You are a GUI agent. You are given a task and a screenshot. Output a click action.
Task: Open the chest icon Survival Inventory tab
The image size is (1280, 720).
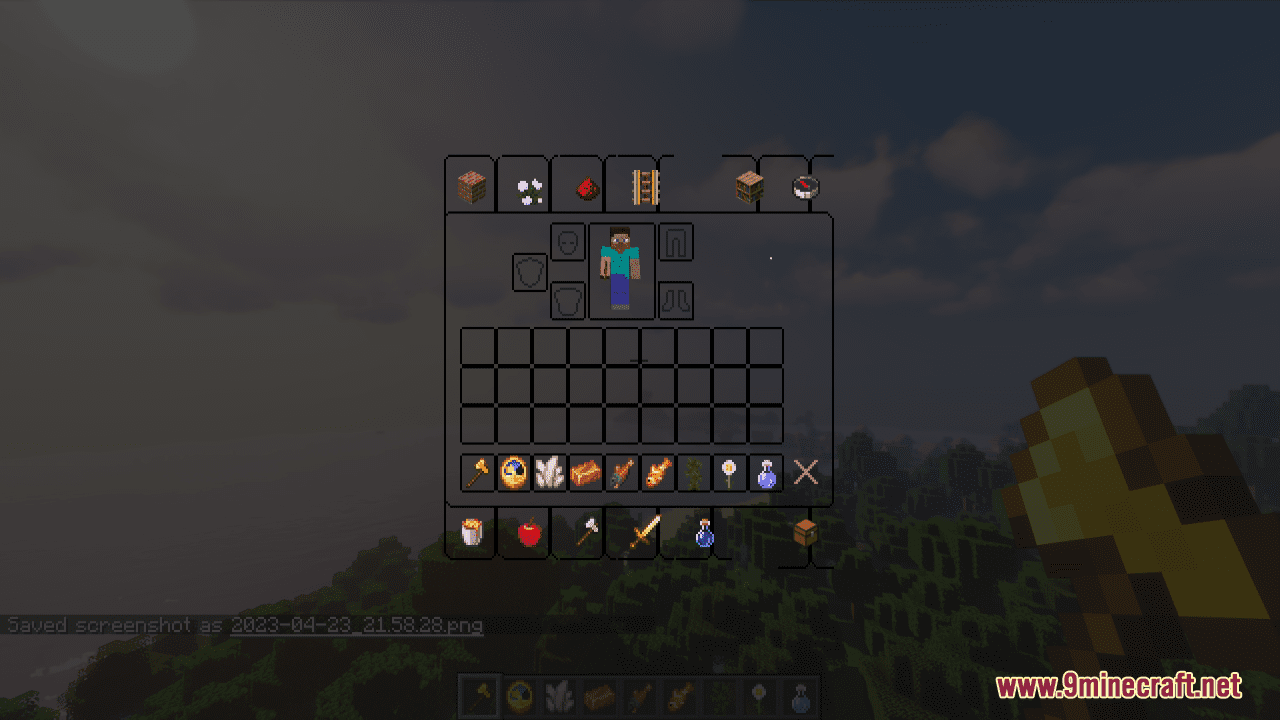coord(805,533)
